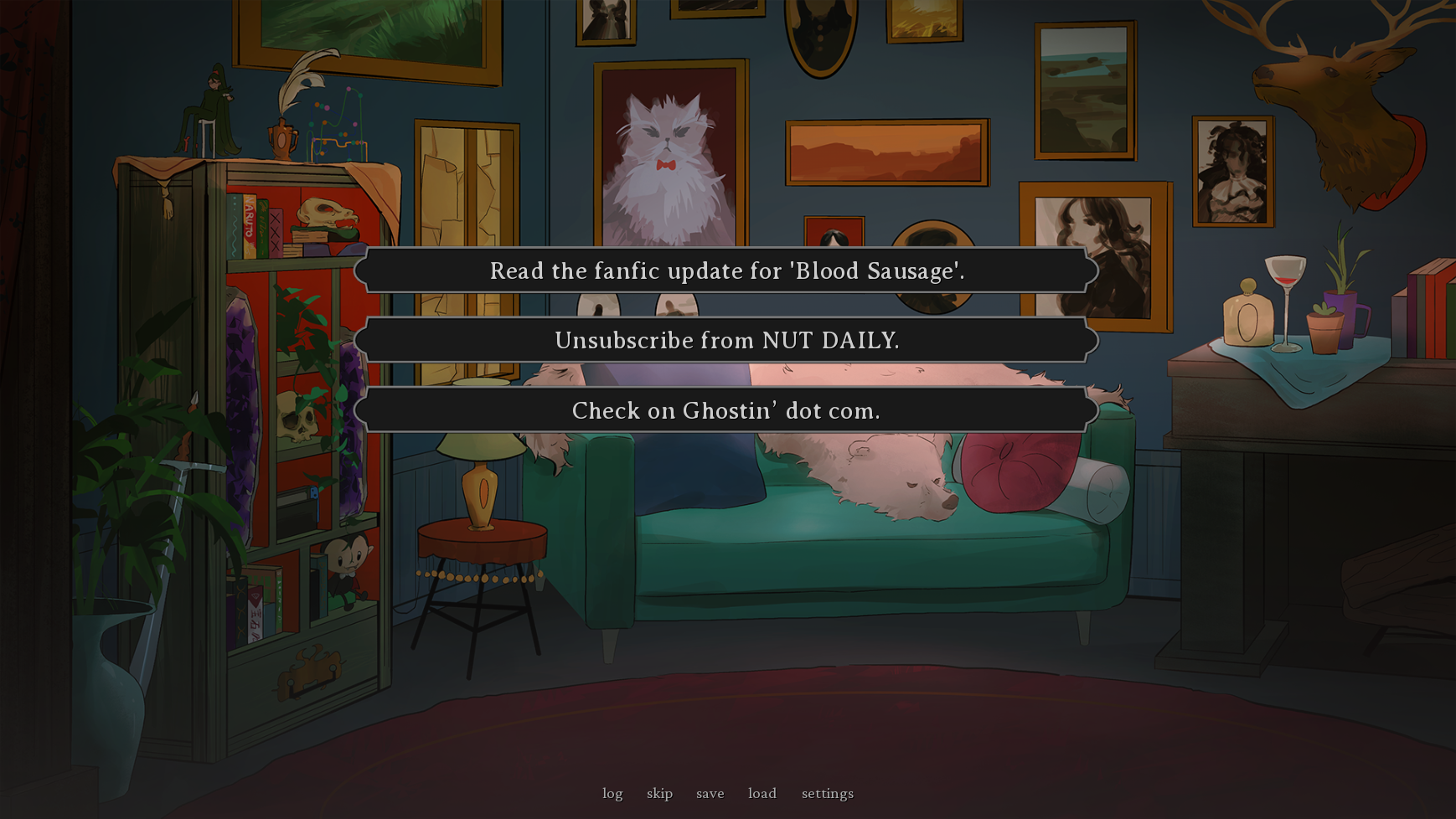
Task: Select 'Unsubscribe from NUT DAILY'
Action: click(727, 340)
